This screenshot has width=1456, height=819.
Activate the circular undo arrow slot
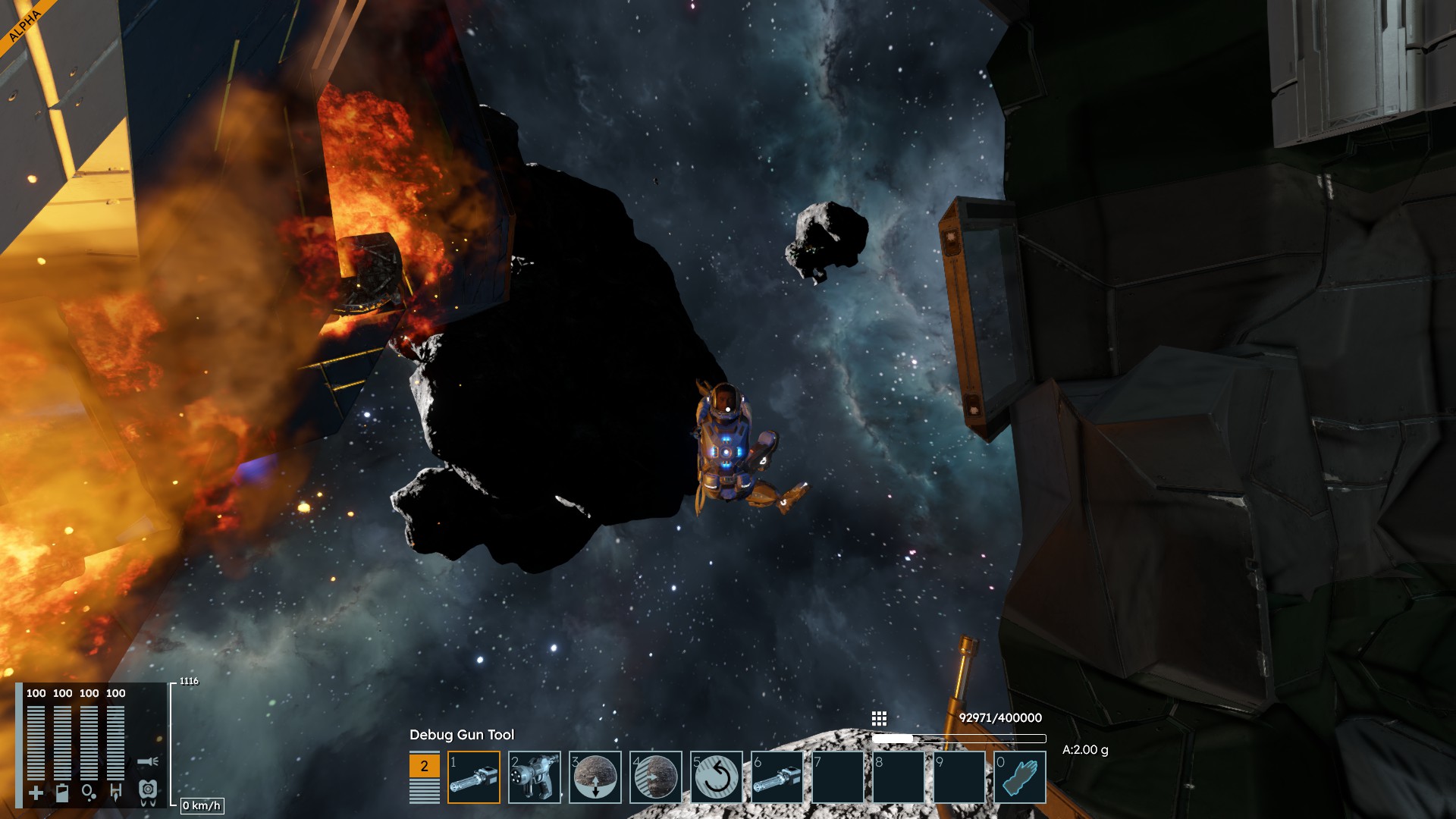pos(717,777)
